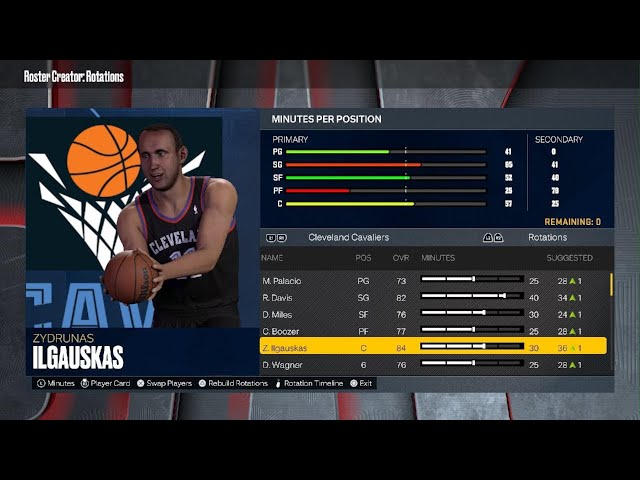Click D. Wagner's minutes slider

(x=472, y=365)
